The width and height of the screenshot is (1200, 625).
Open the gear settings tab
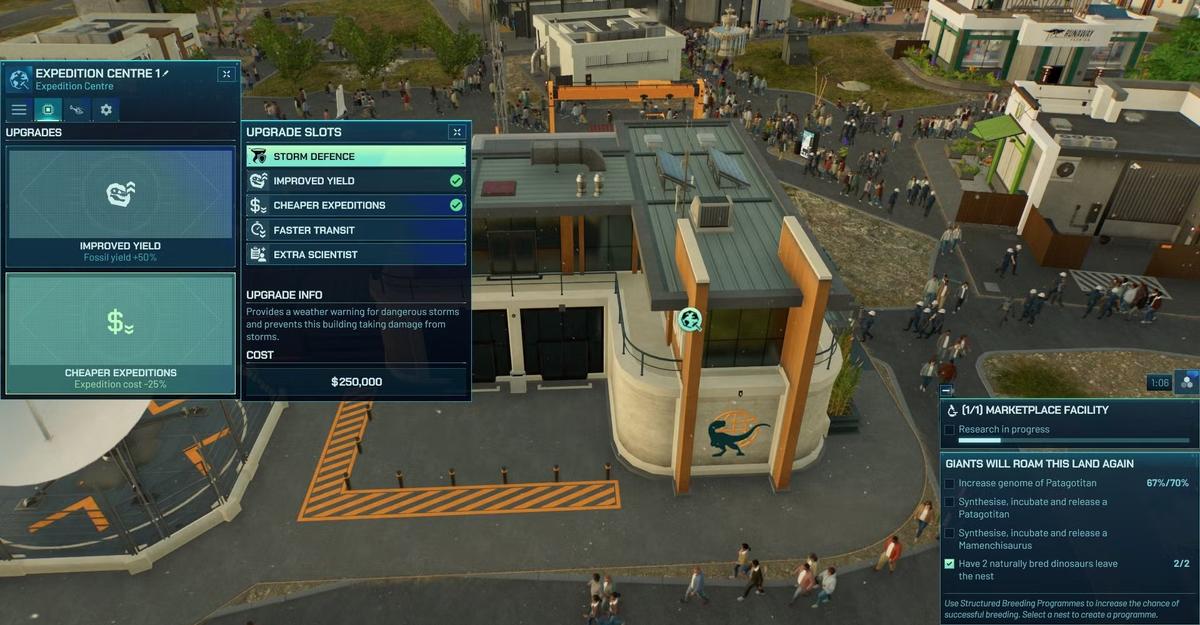[106, 110]
